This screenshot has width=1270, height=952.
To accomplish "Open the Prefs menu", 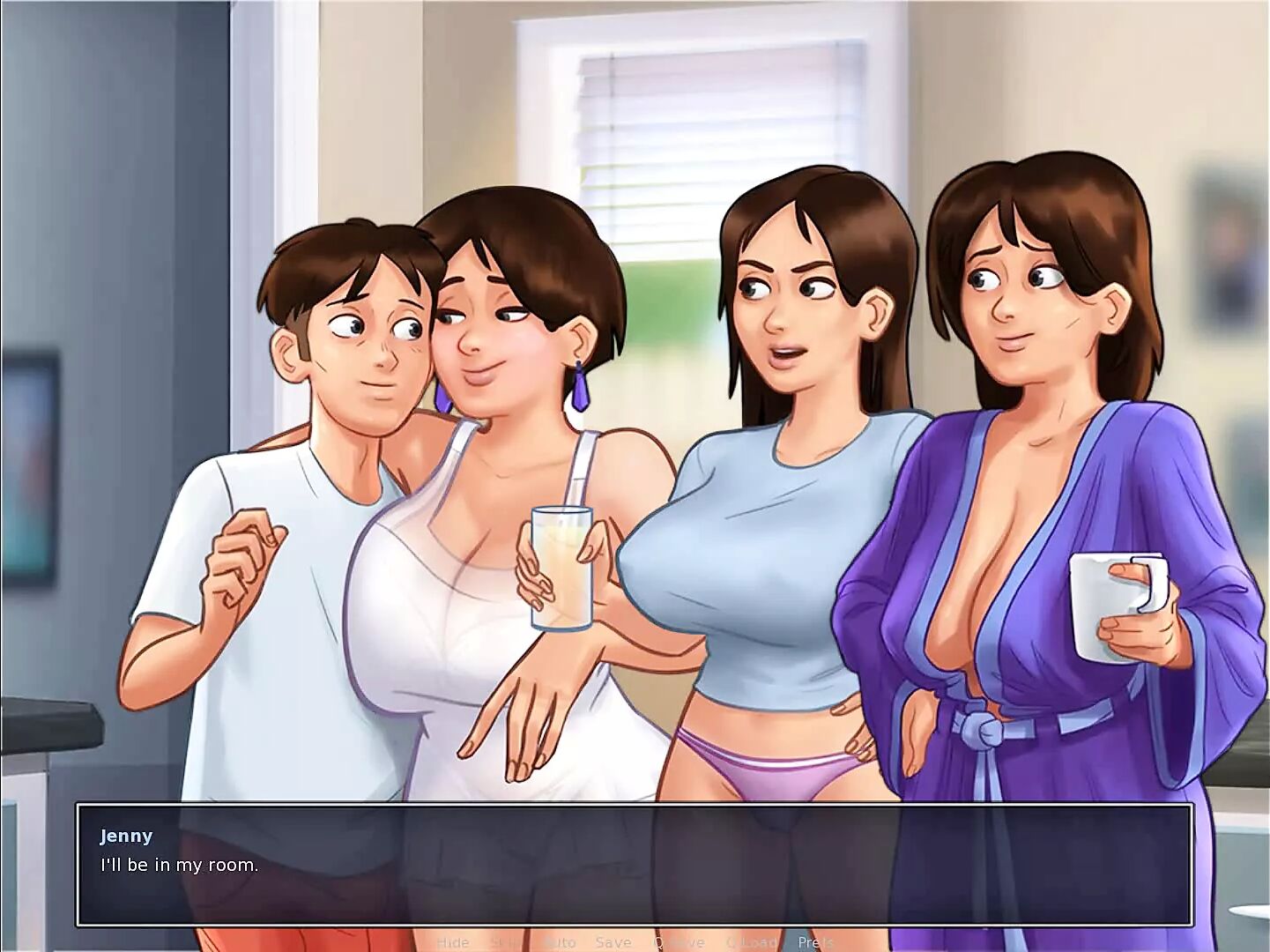I will point(816,942).
